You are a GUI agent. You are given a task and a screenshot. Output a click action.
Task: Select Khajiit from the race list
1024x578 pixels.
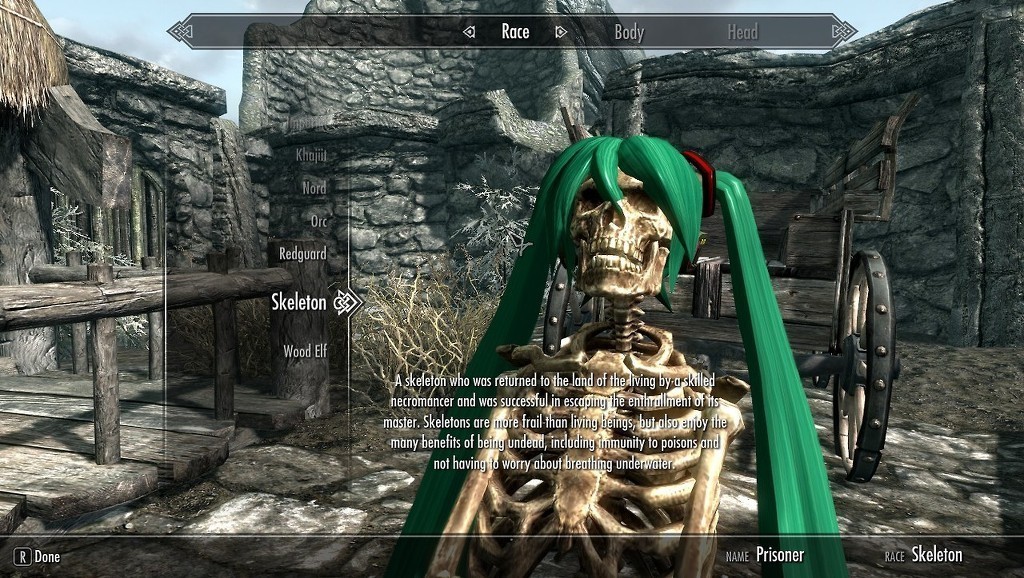click(x=311, y=155)
